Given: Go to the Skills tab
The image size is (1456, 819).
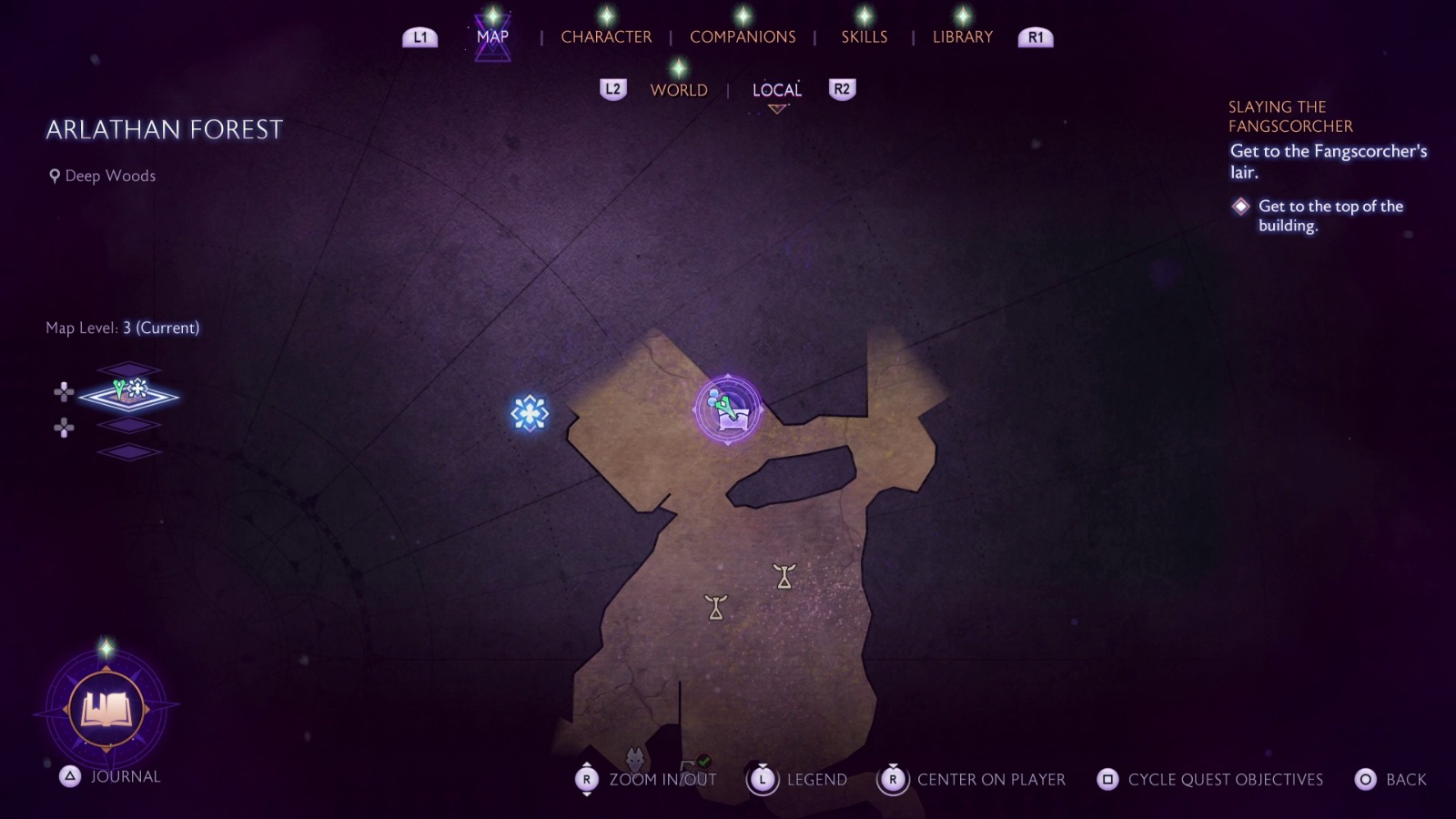Looking at the screenshot, I should pos(864,36).
